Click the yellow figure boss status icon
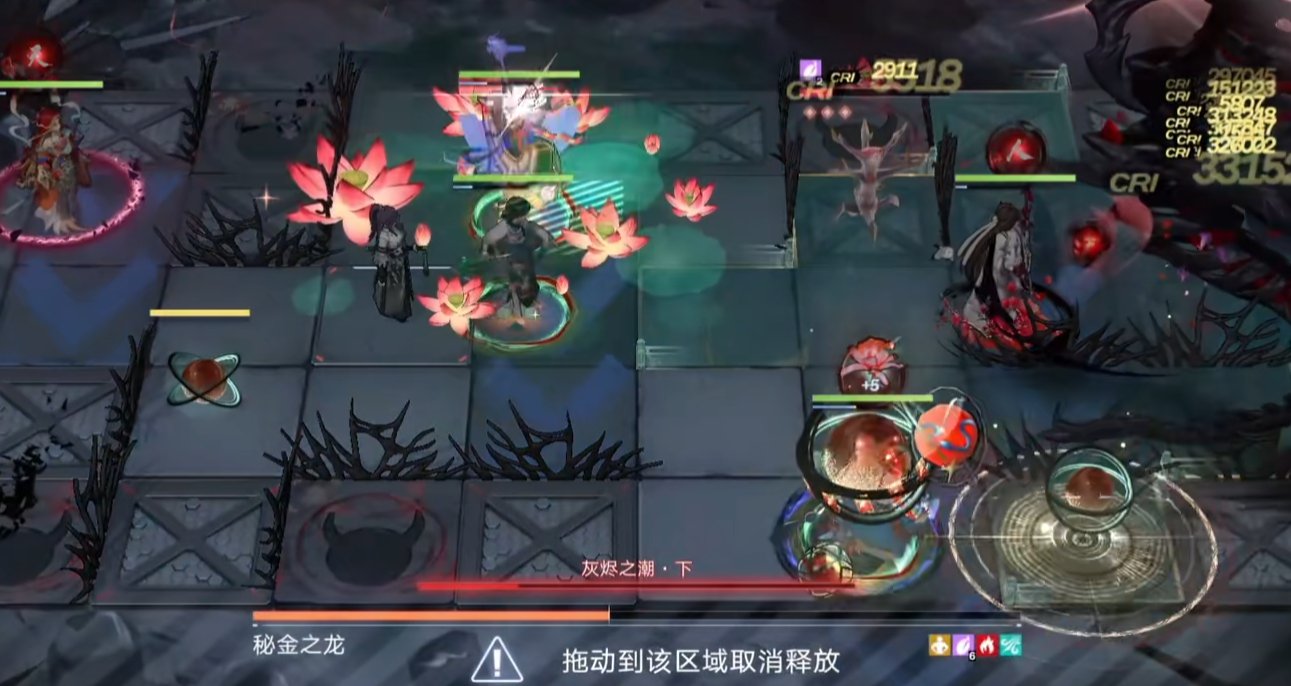The height and width of the screenshot is (686, 1291). coord(938,645)
